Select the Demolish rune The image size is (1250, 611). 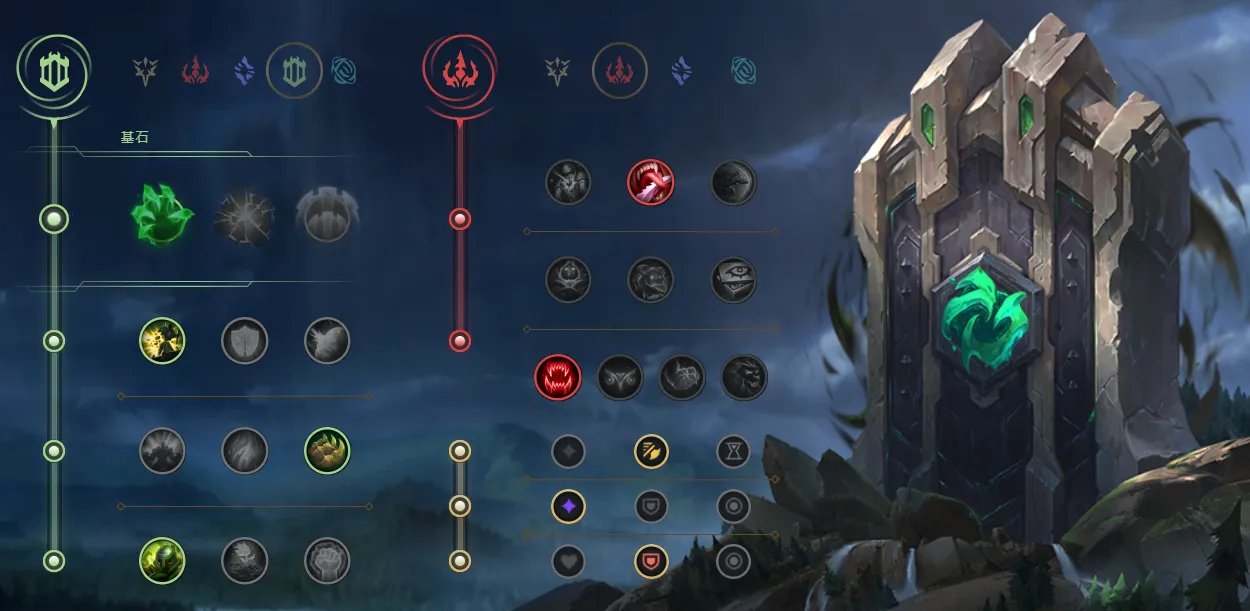click(162, 341)
